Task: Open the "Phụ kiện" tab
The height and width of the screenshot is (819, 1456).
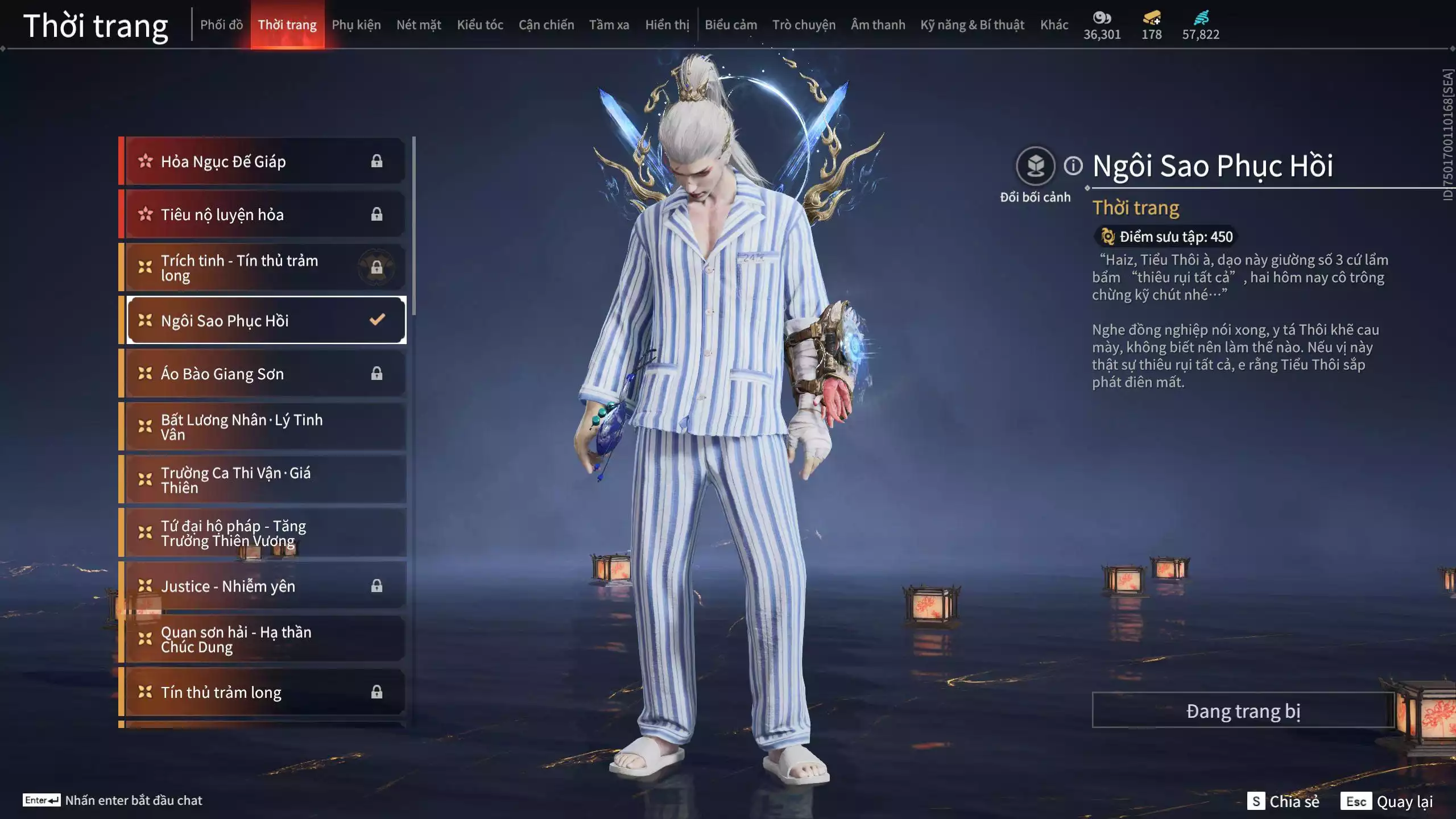Action: pos(357,25)
